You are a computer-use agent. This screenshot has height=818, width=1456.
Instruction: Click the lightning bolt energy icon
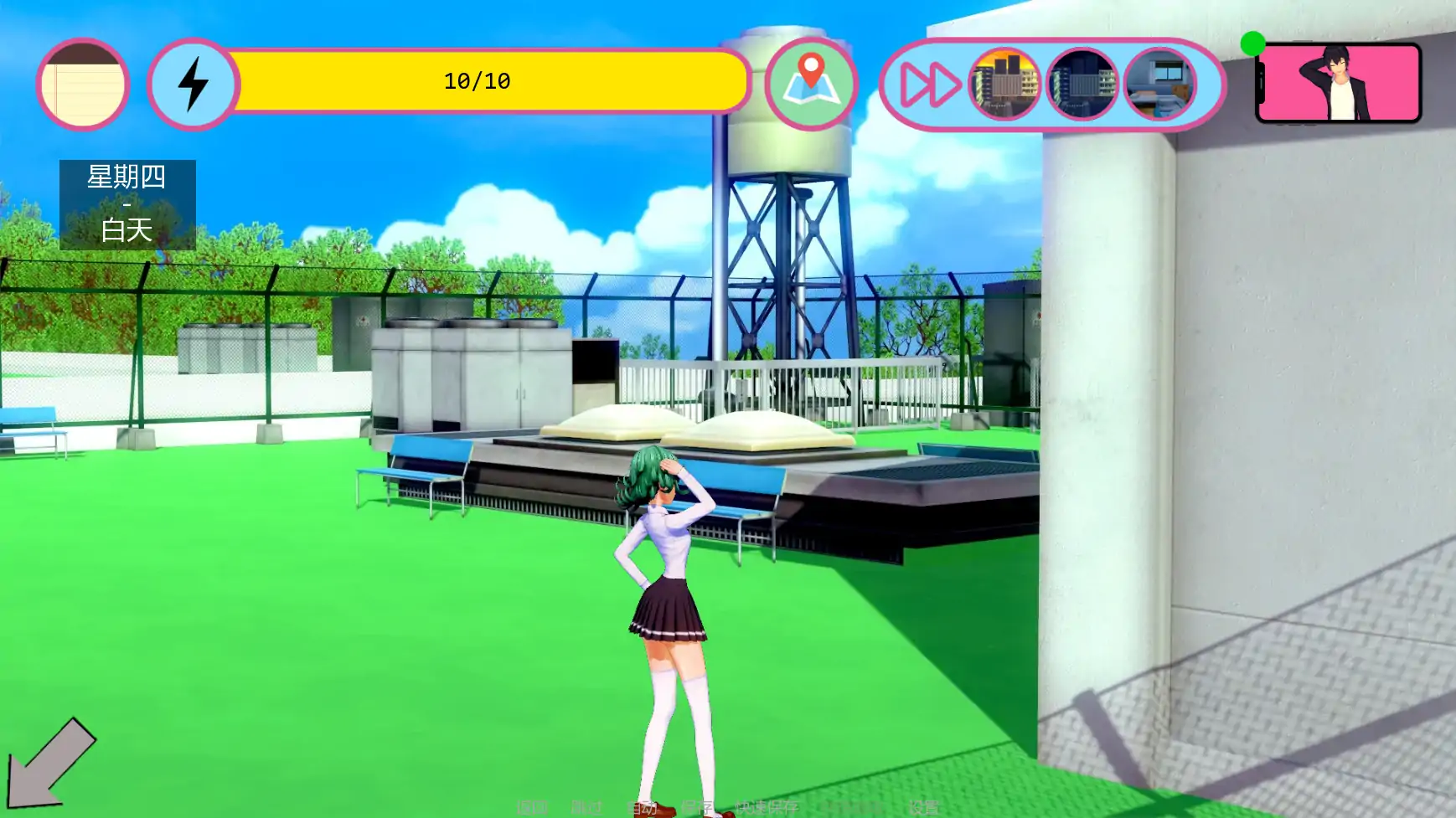click(x=194, y=84)
